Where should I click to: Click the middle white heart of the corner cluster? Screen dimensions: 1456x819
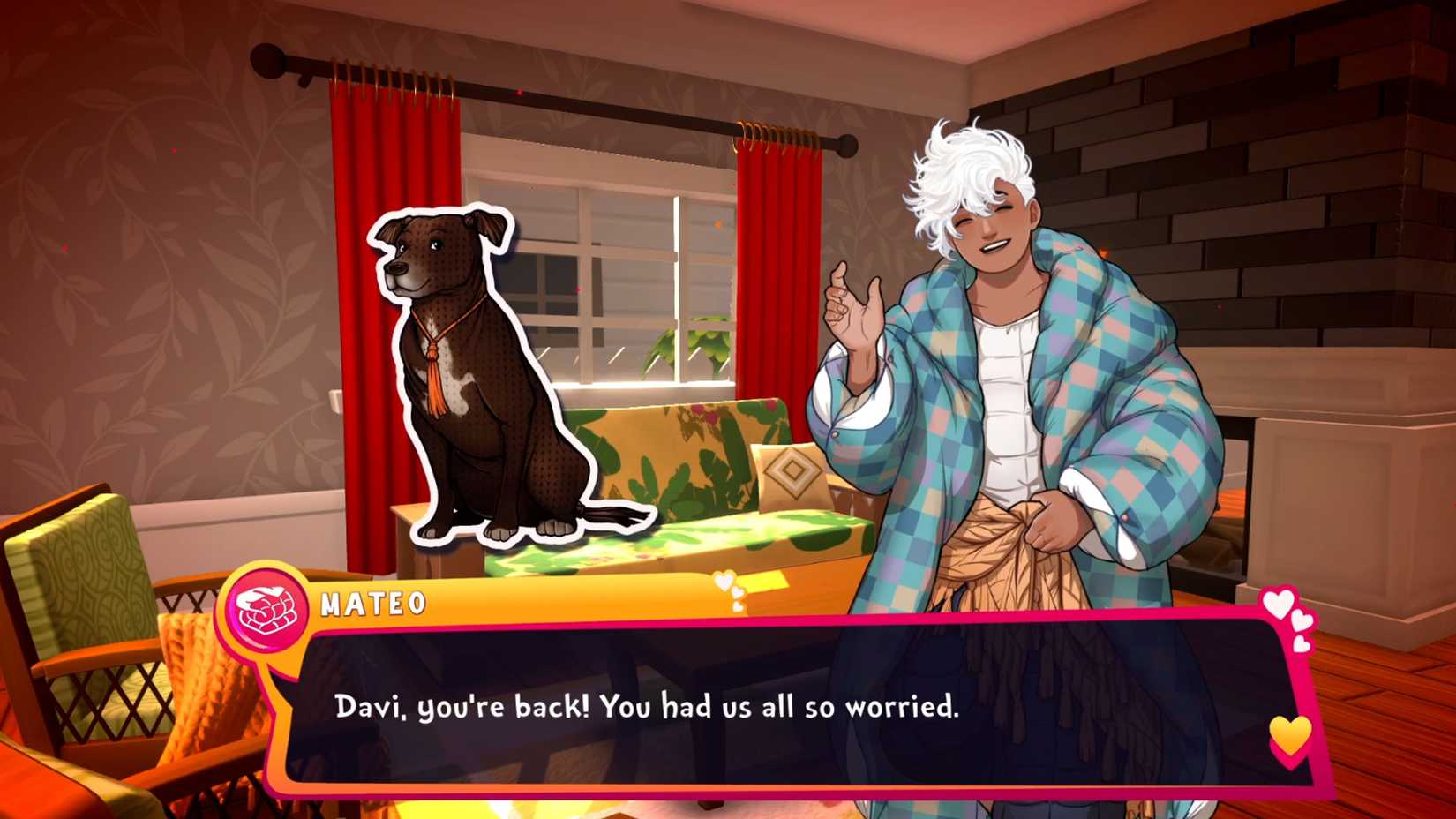point(1303,620)
